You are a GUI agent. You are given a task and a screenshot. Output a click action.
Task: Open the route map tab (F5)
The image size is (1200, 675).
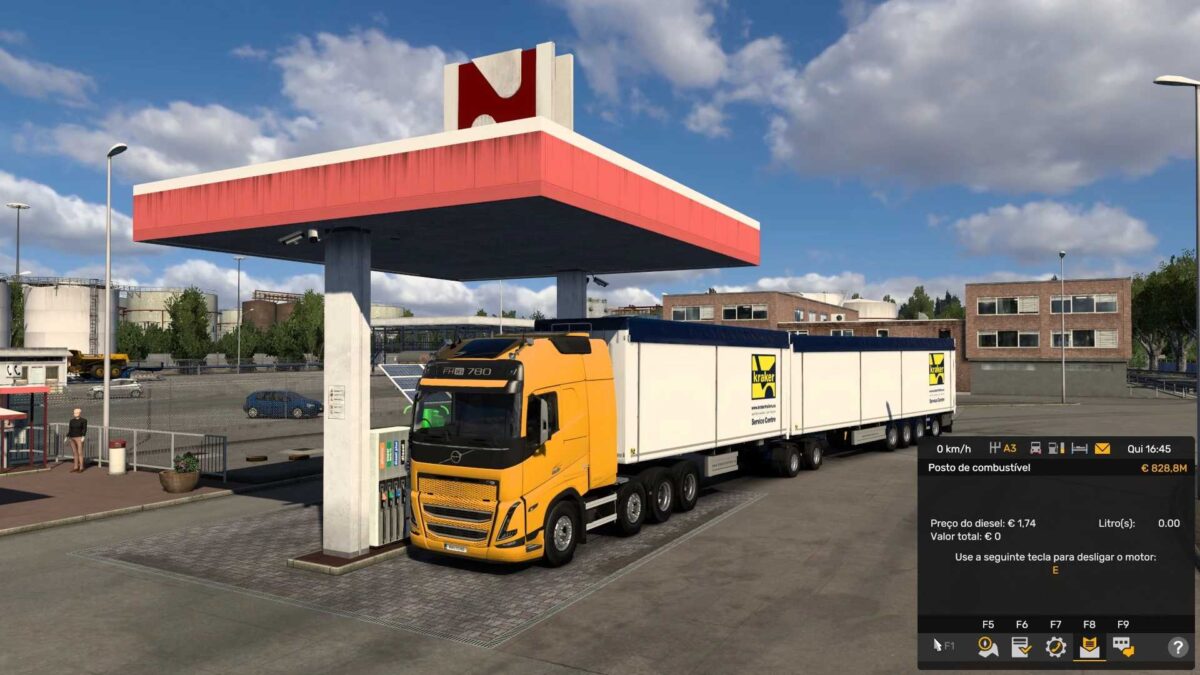tap(988, 647)
